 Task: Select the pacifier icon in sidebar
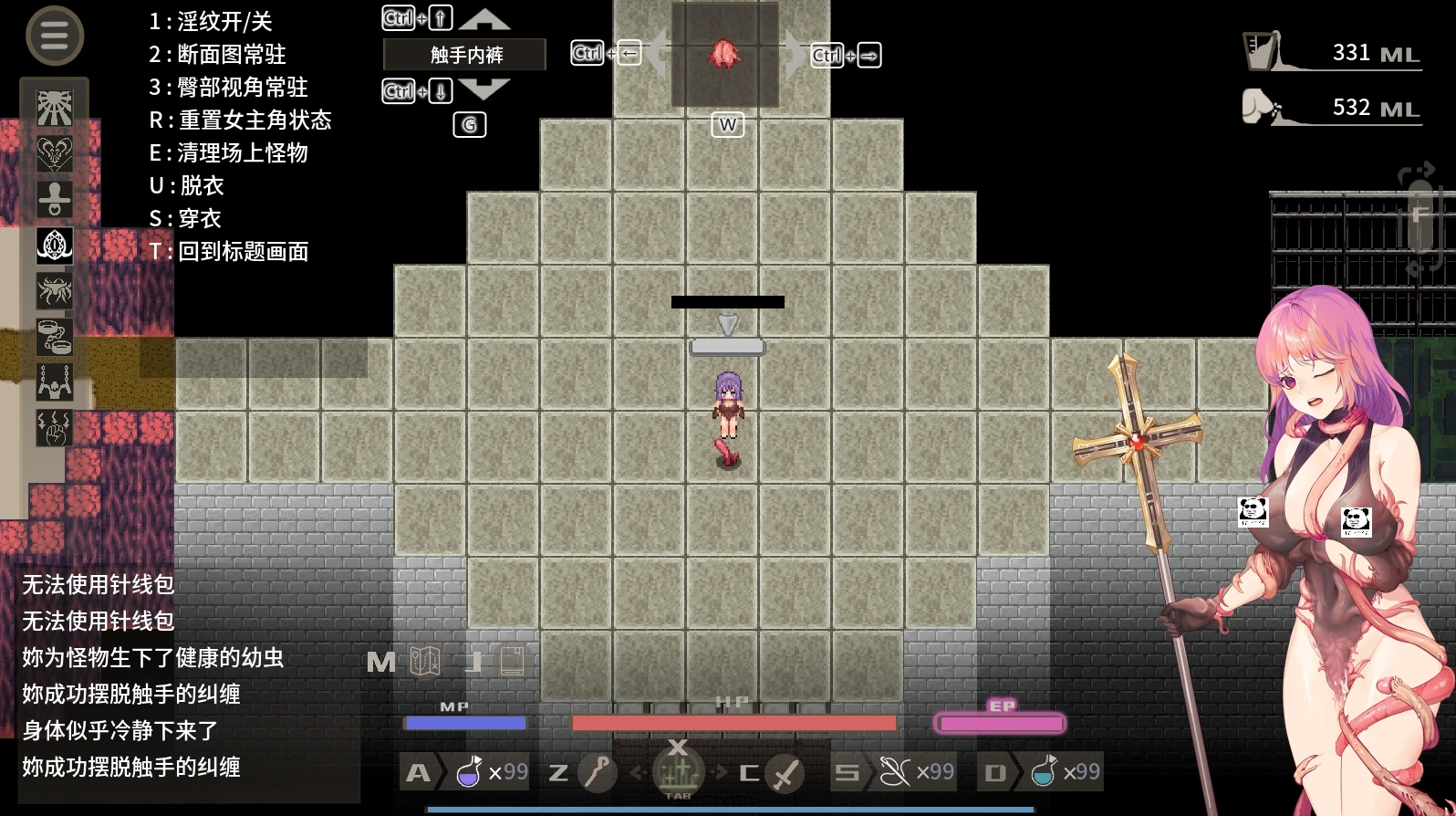tap(55, 199)
